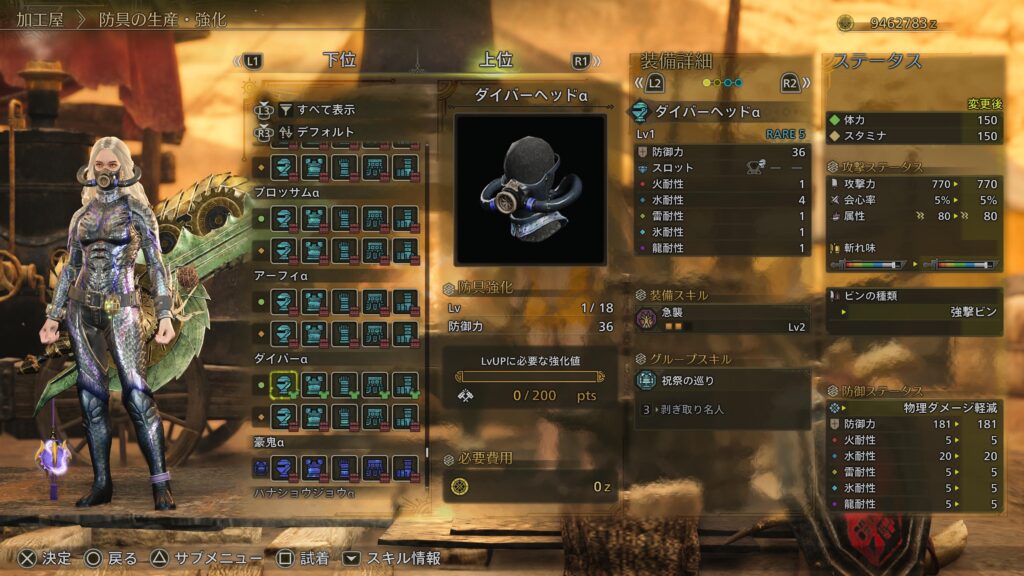Select the ダイバーα arm armor in the orange-diamond row

pyautogui.click(x=344, y=416)
